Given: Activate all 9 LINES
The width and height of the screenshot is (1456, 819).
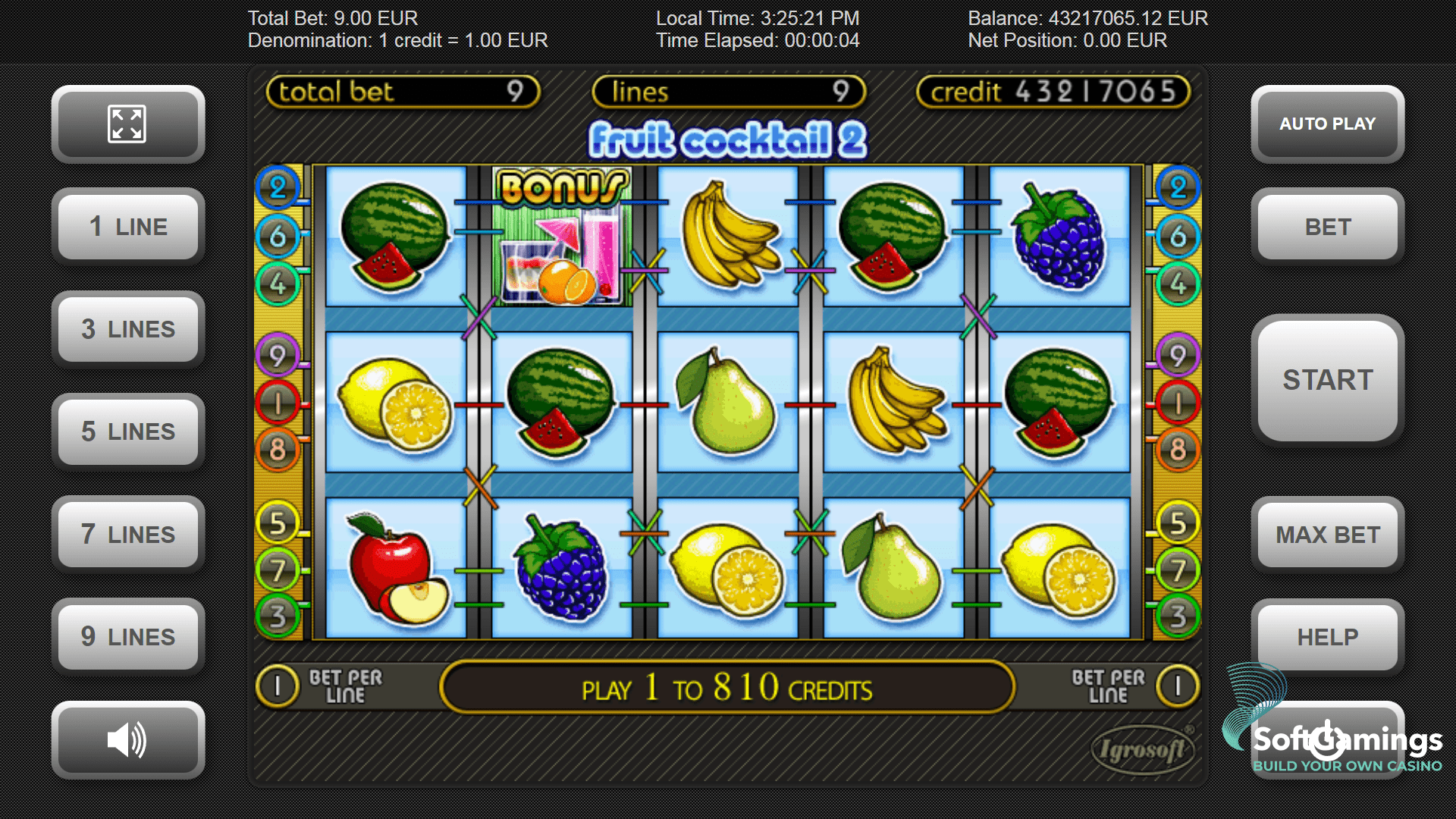Looking at the screenshot, I should (127, 637).
